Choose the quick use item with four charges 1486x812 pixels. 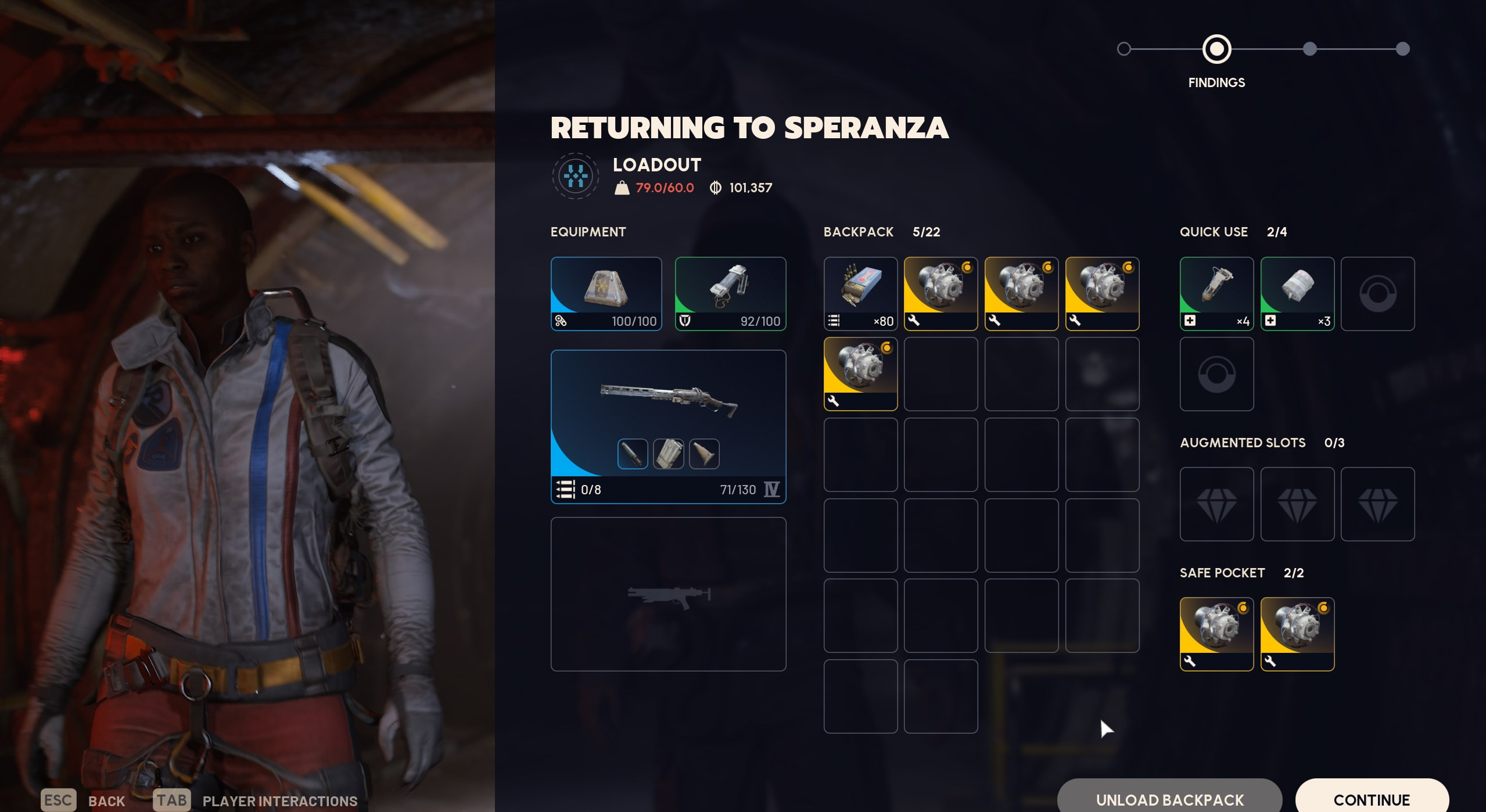[x=1216, y=293]
